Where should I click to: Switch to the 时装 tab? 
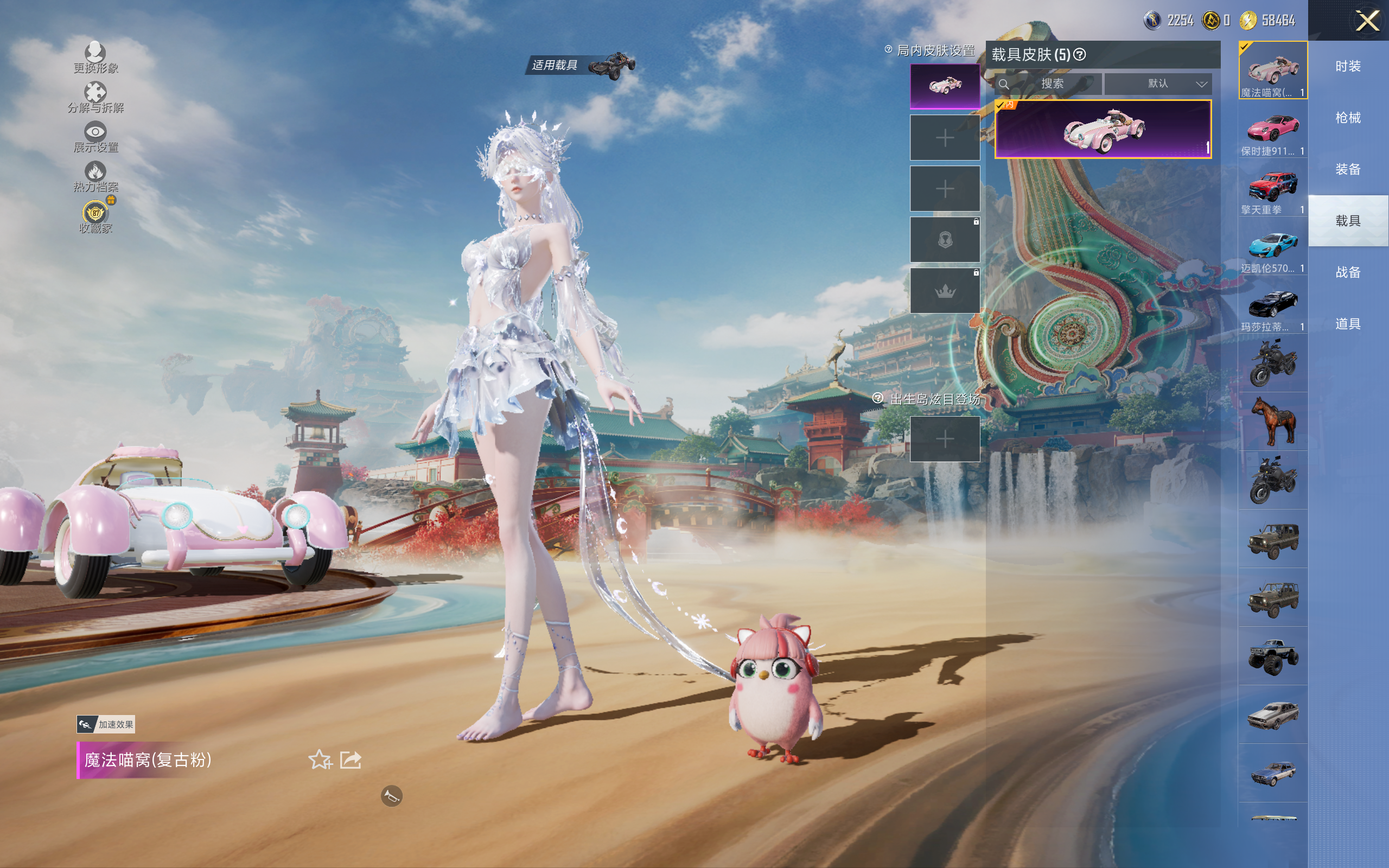[x=1348, y=67]
